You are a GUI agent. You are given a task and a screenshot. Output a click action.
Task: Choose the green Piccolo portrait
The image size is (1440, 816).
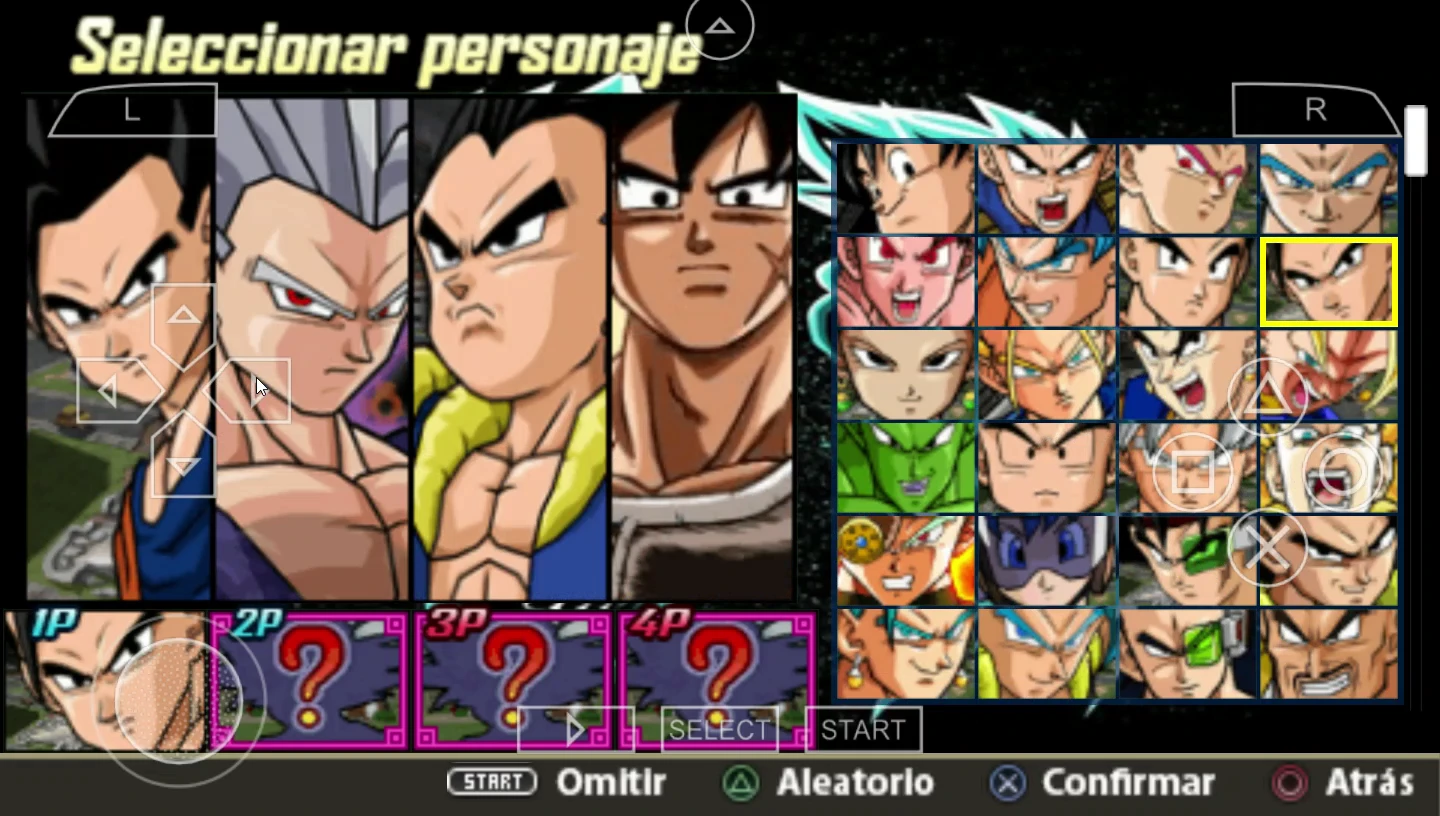tap(905, 467)
